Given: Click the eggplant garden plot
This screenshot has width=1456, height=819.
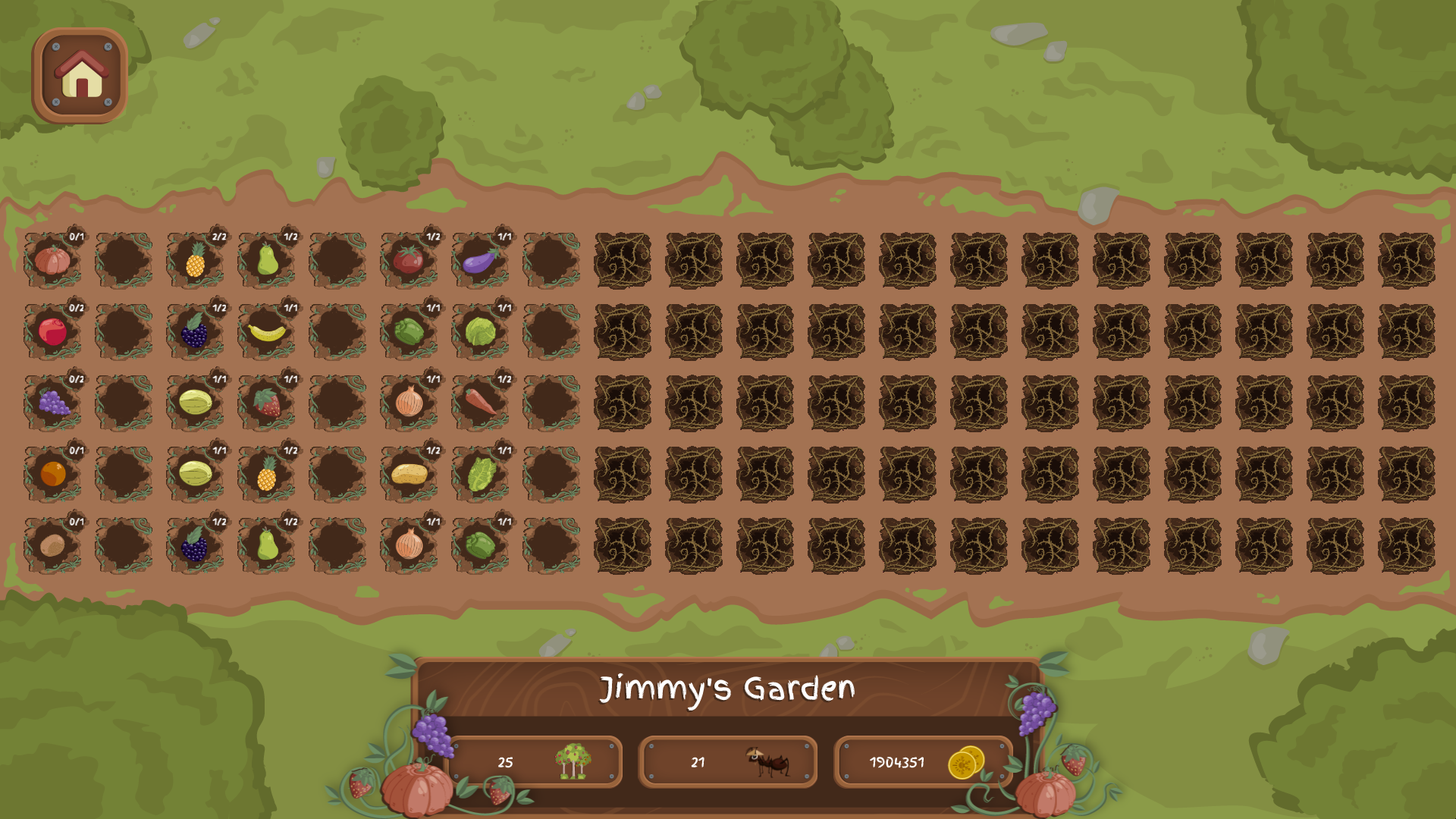Looking at the screenshot, I should click(x=480, y=261).
